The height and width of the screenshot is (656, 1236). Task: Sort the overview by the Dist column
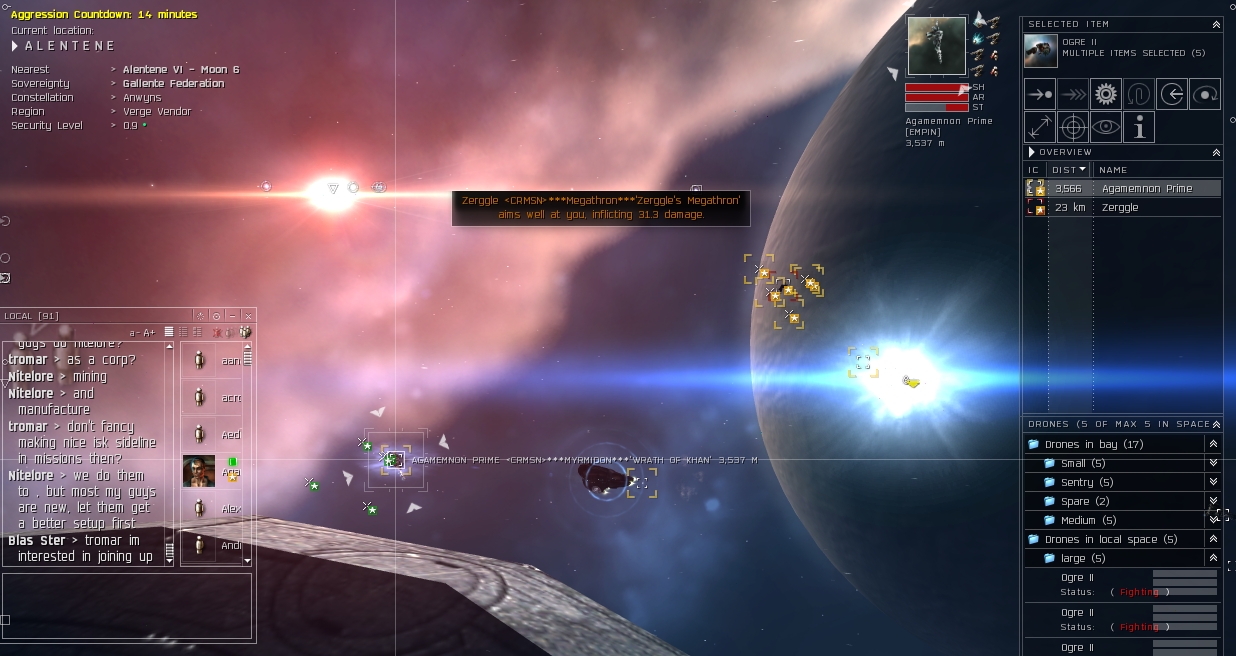[1069, 170]
